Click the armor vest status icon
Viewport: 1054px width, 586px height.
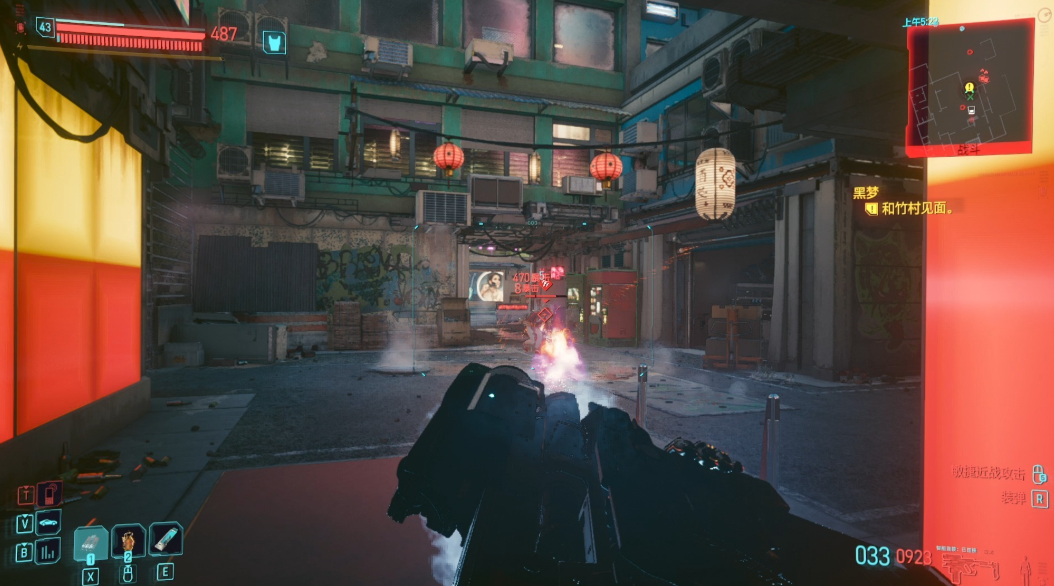273,42
